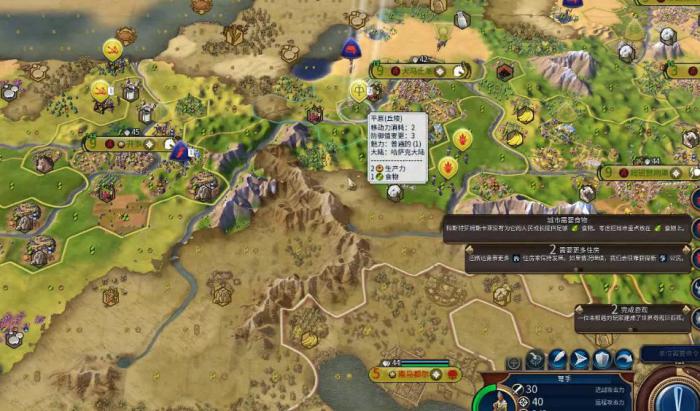This screenshot has width=700, height=411.
Task: Open the city banner below strength 45
Action: (130, 144)
